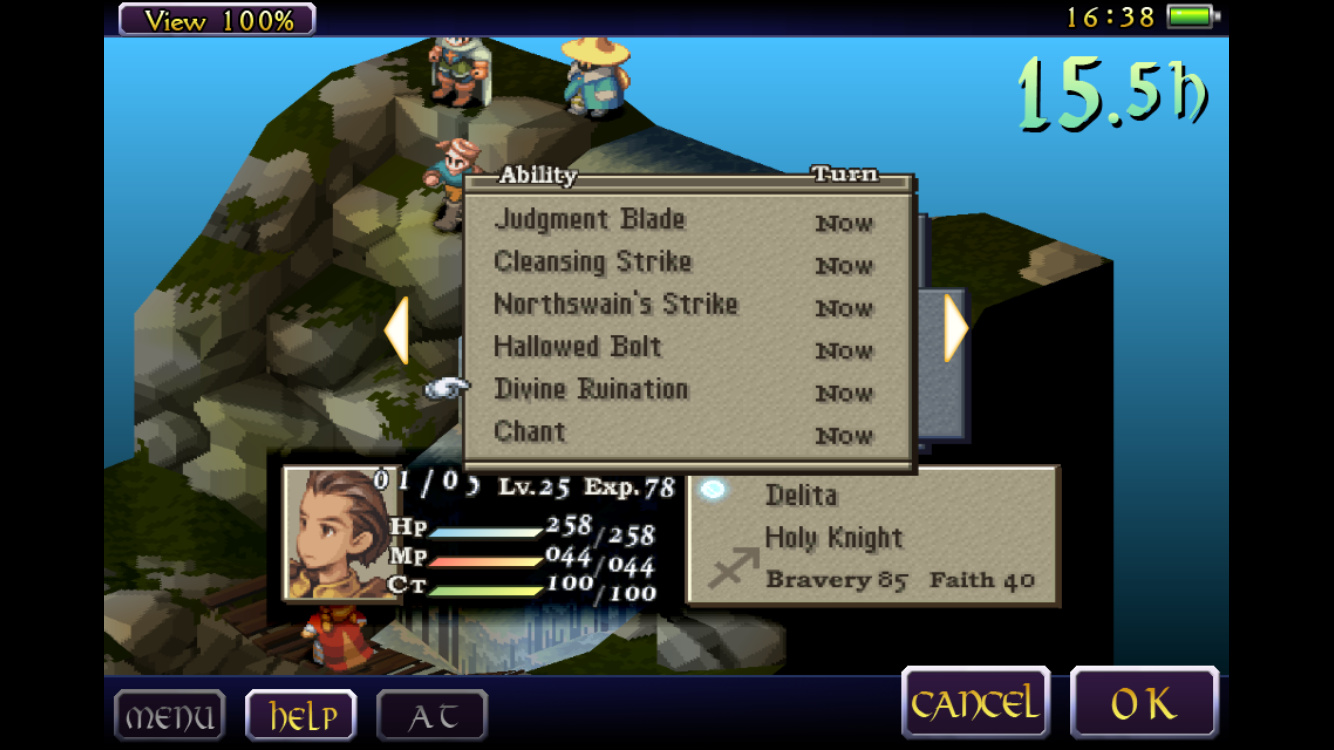Select Hallowed Bolt in the ability menu

578,348
